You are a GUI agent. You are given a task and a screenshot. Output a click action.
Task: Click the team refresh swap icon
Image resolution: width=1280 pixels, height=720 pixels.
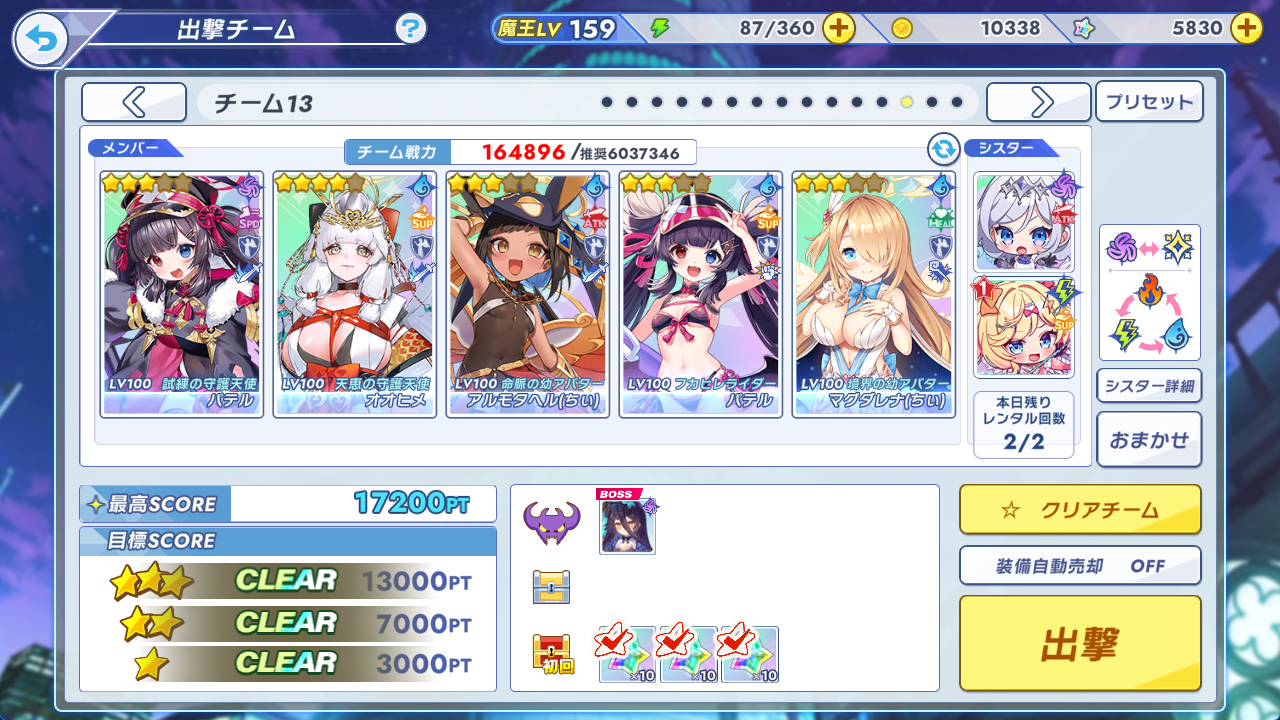coord(943,149)
